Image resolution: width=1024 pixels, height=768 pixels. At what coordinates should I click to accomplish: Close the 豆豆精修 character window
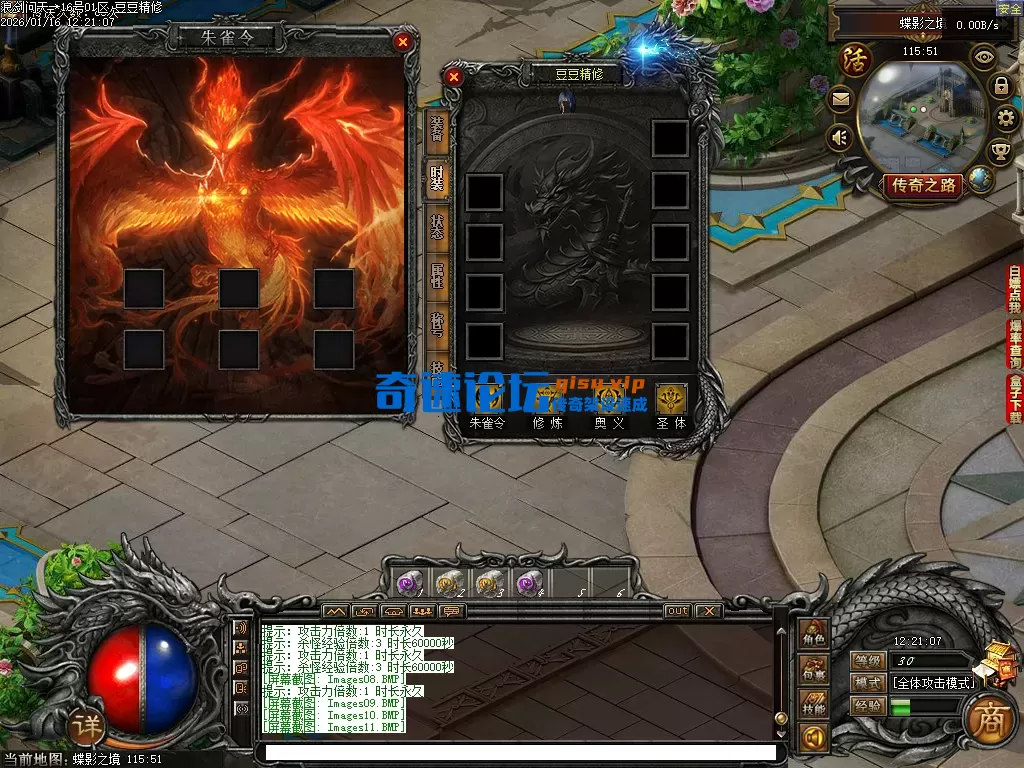coord(453,76)
